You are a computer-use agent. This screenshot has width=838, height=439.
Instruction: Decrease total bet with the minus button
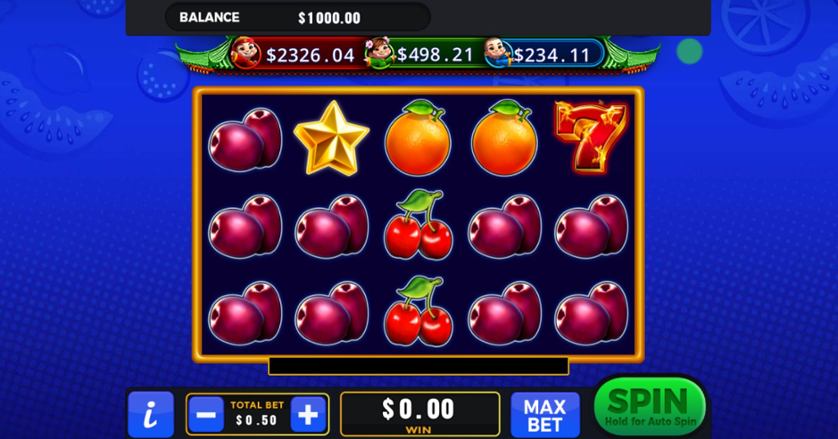[x=208, y=413]
